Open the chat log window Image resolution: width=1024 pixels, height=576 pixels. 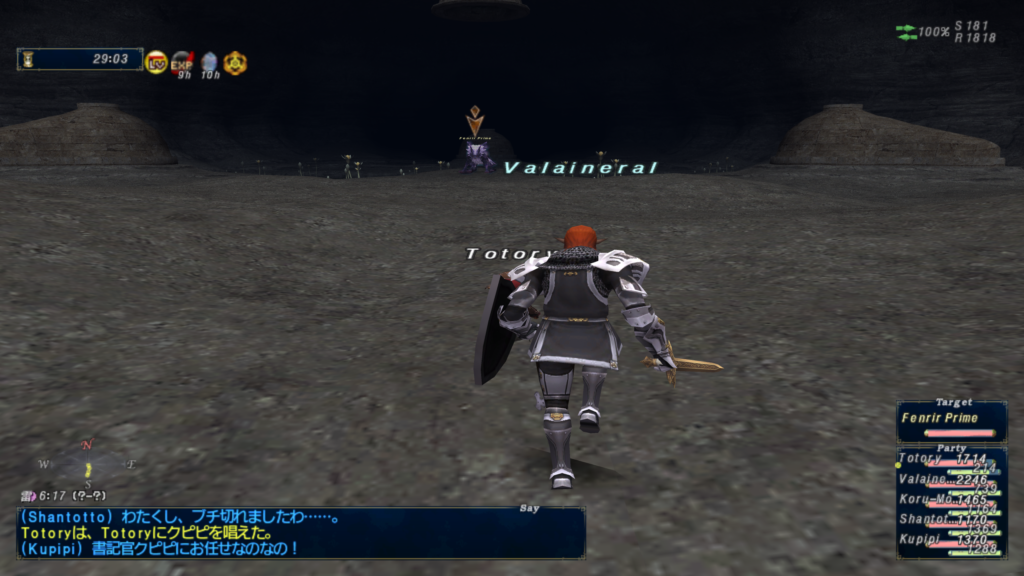pos(300,532)
